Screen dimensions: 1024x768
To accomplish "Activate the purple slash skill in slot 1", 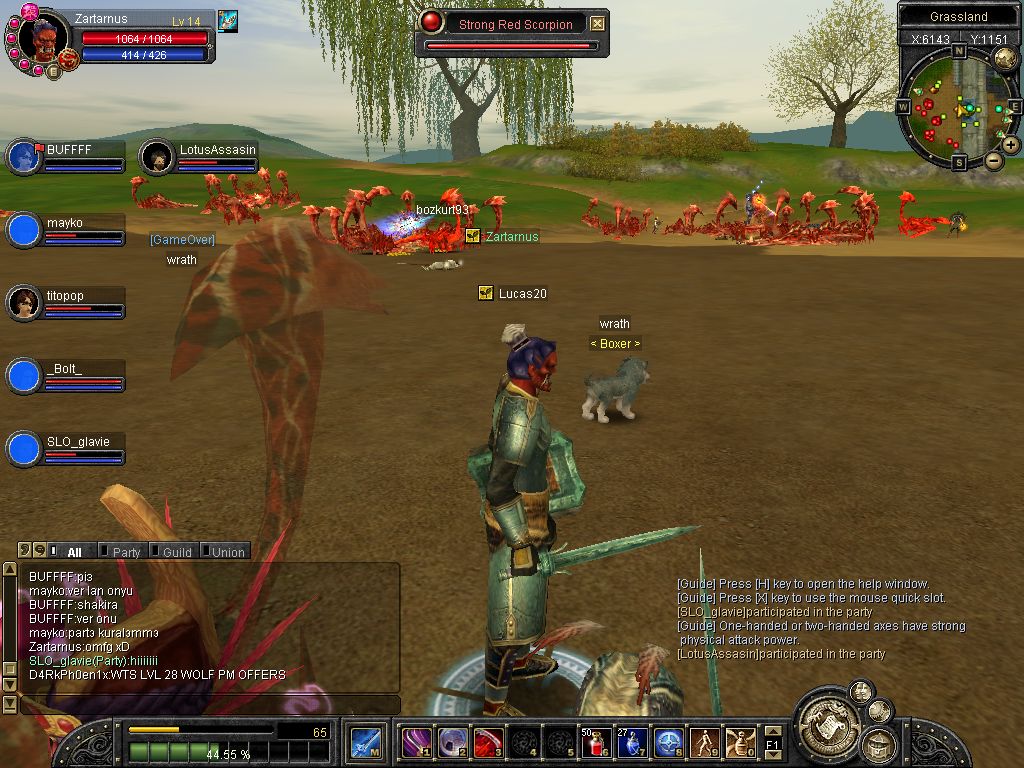I will pos(416,742).
